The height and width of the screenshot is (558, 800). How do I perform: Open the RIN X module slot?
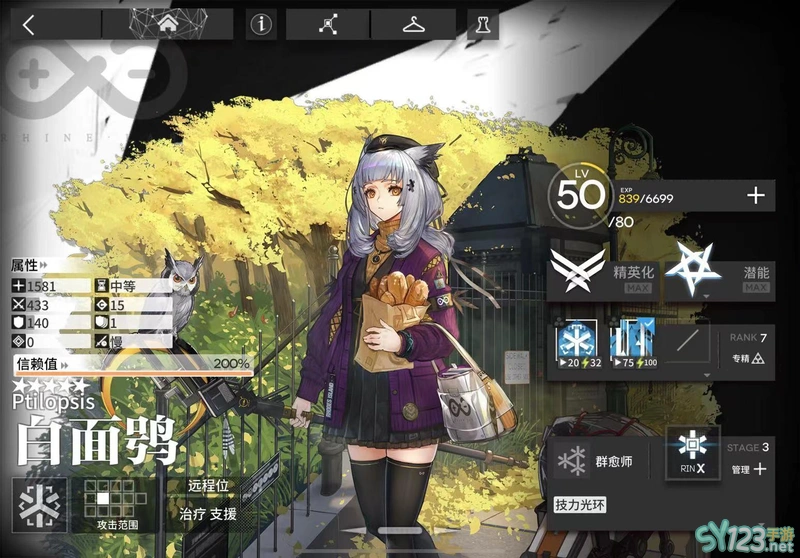pyautogui.click(x=694, y=454)
